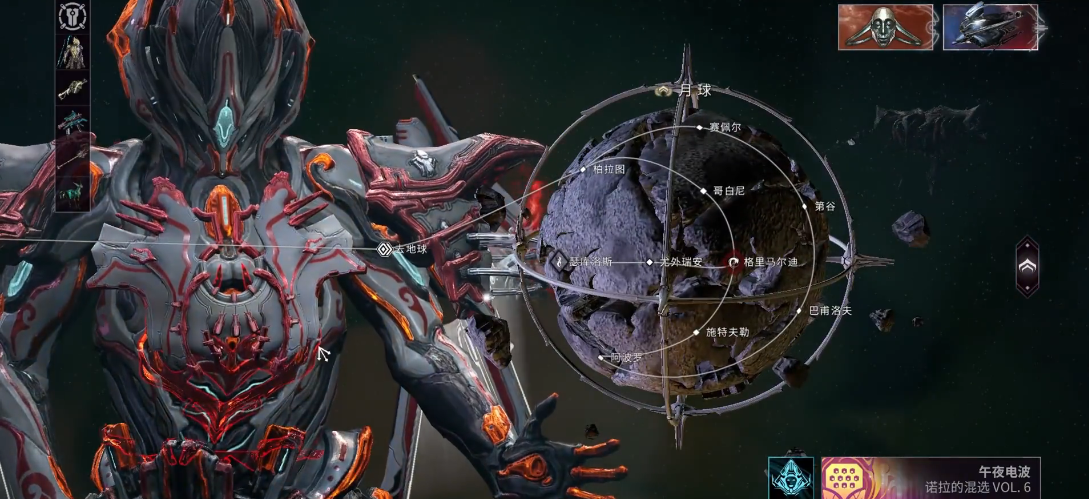Select the primary weapon loadout slot
The width and height of the screenshot is (1089, 499).
coord(72,87)
